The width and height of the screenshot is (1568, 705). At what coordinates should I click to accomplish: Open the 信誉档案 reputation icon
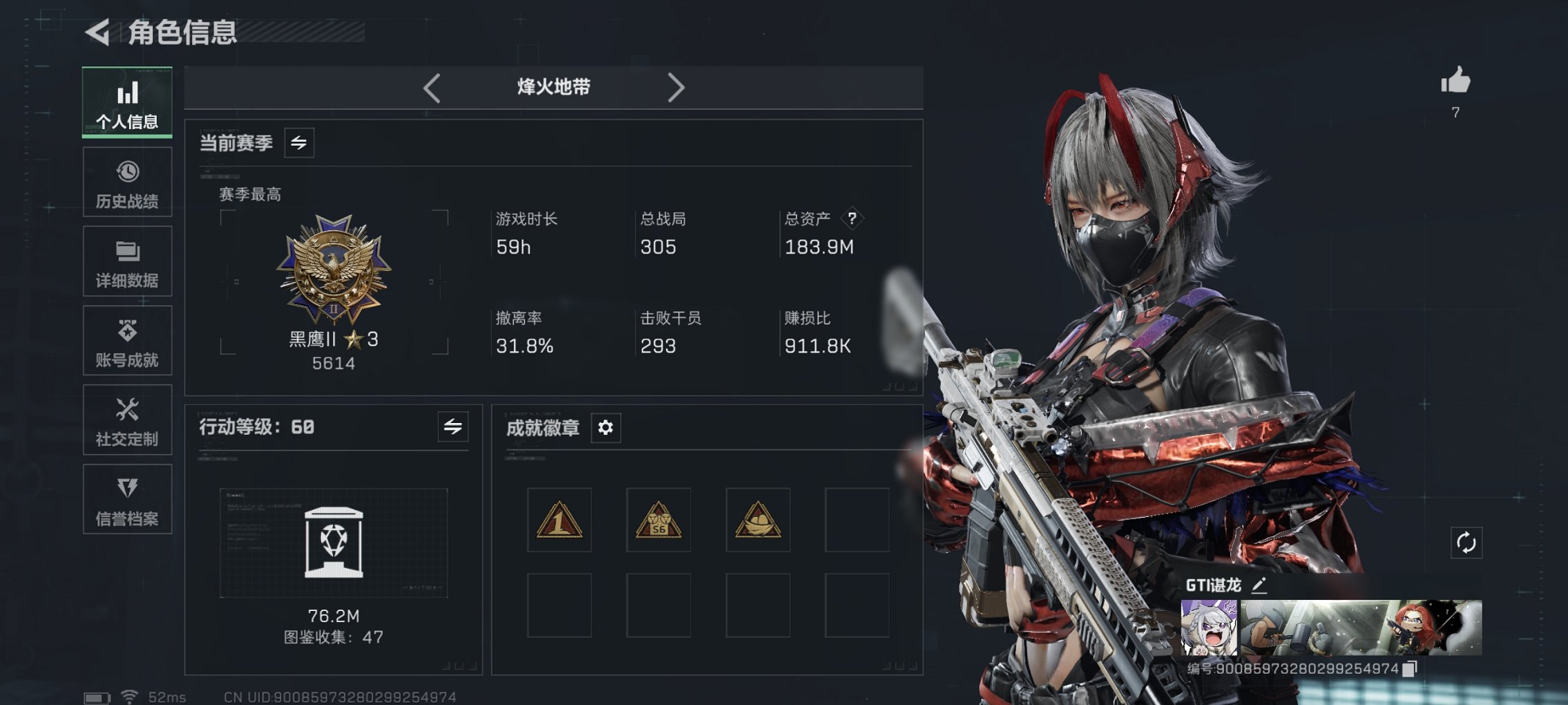click(x=127, y=499)
